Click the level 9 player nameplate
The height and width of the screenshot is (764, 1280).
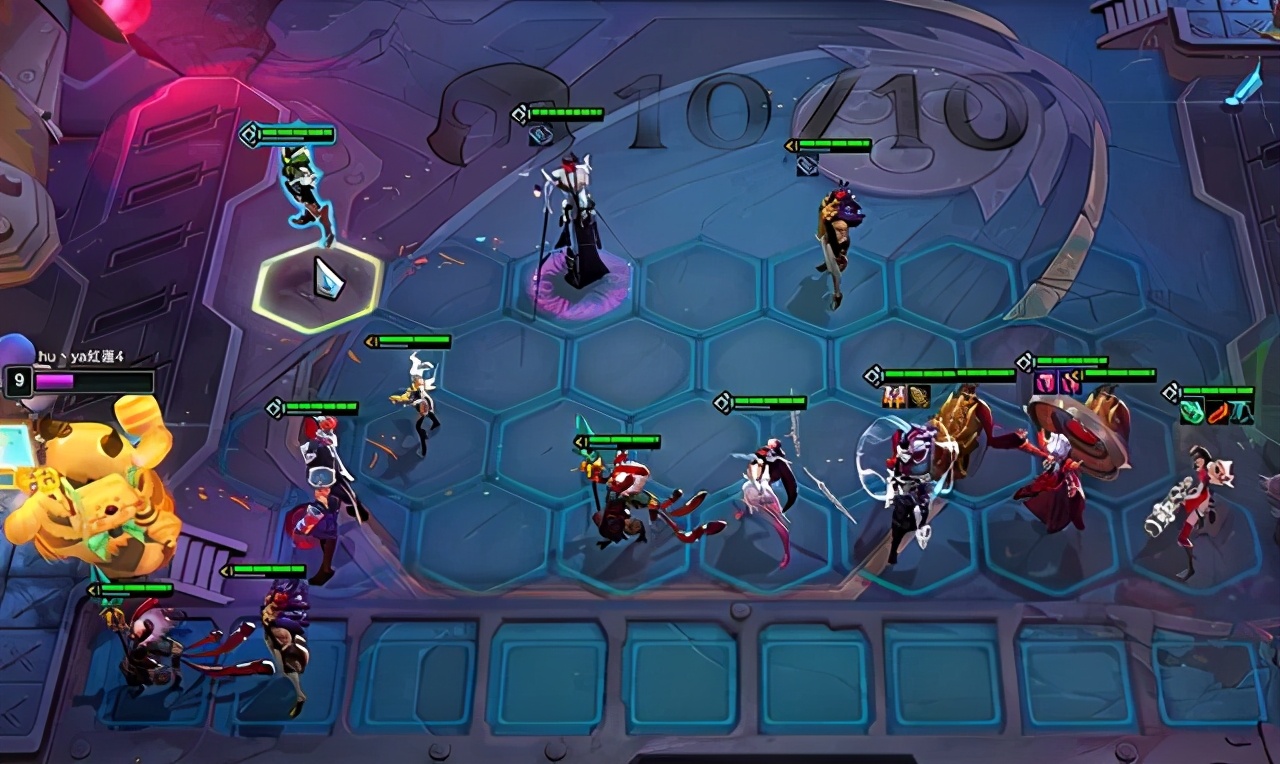tap(80, 381)
